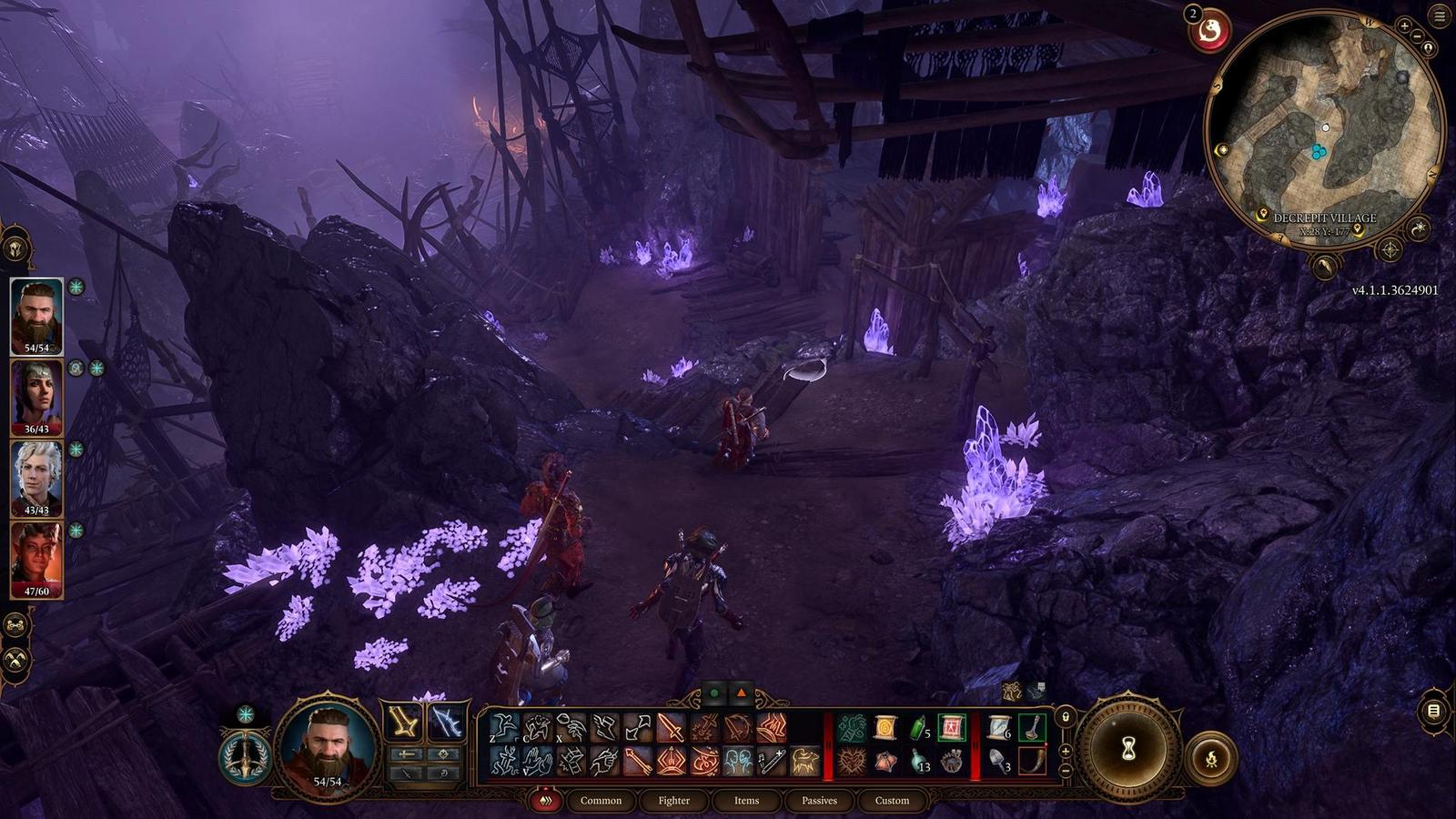This screenshot has width=1456, height=819.
Task: Switch to the Custom hotbar tab
Action: click(x=892, y=801)
